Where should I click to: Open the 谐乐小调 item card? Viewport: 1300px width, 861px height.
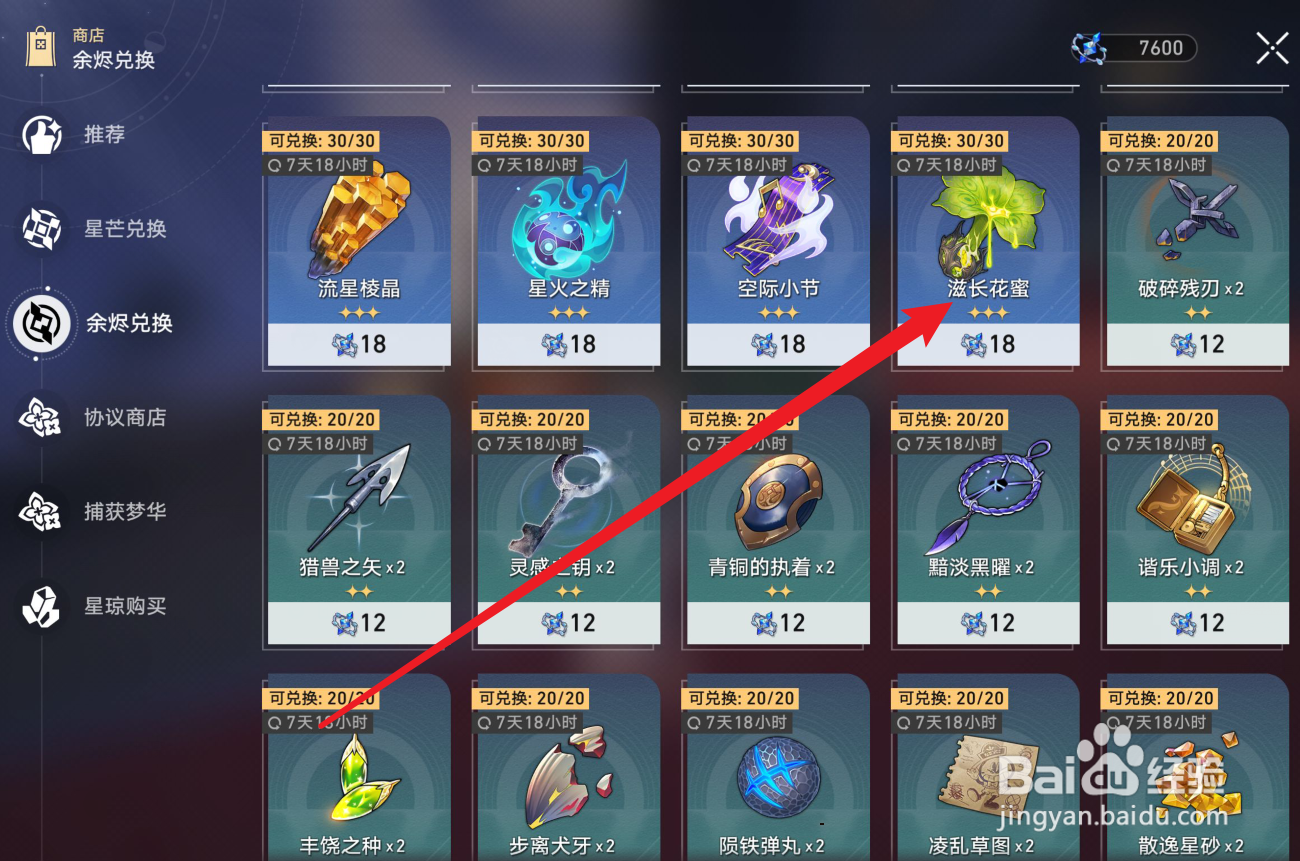click(x=1195, y=520)
